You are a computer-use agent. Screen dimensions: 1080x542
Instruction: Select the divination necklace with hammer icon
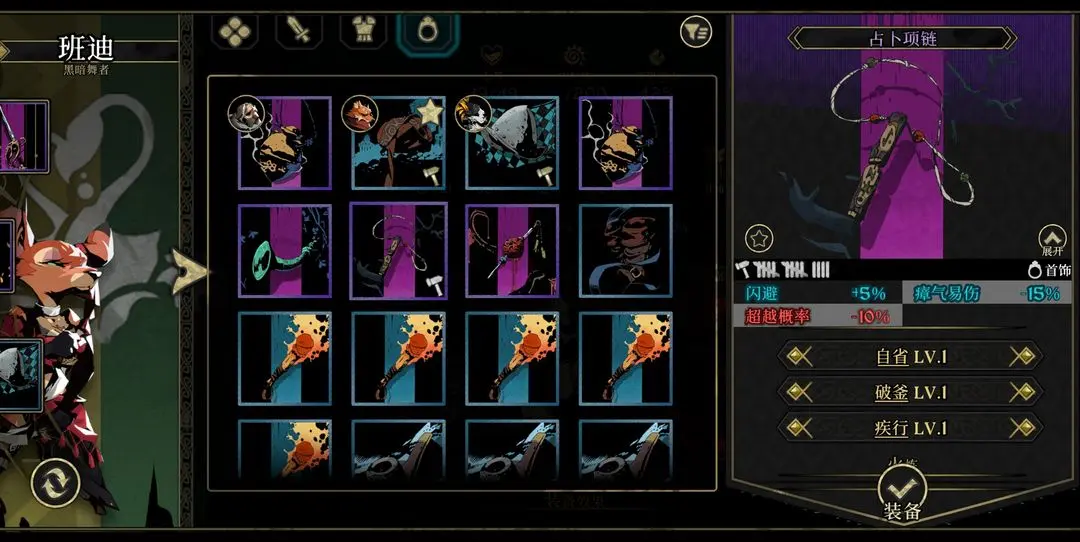point(398,251)
